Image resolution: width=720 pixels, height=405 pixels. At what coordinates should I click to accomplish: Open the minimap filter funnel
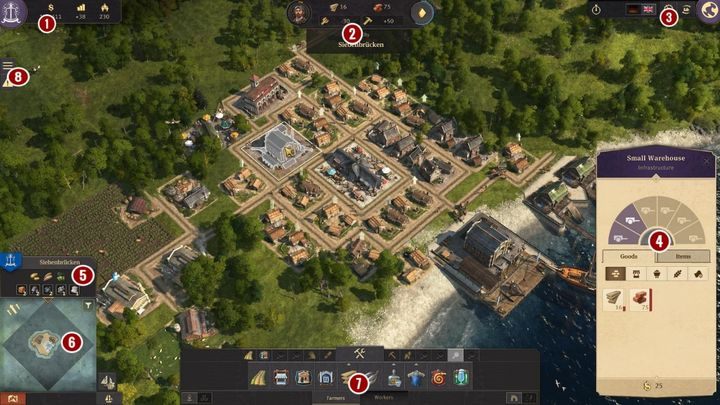pyautogui.click(x=88, y=305)
